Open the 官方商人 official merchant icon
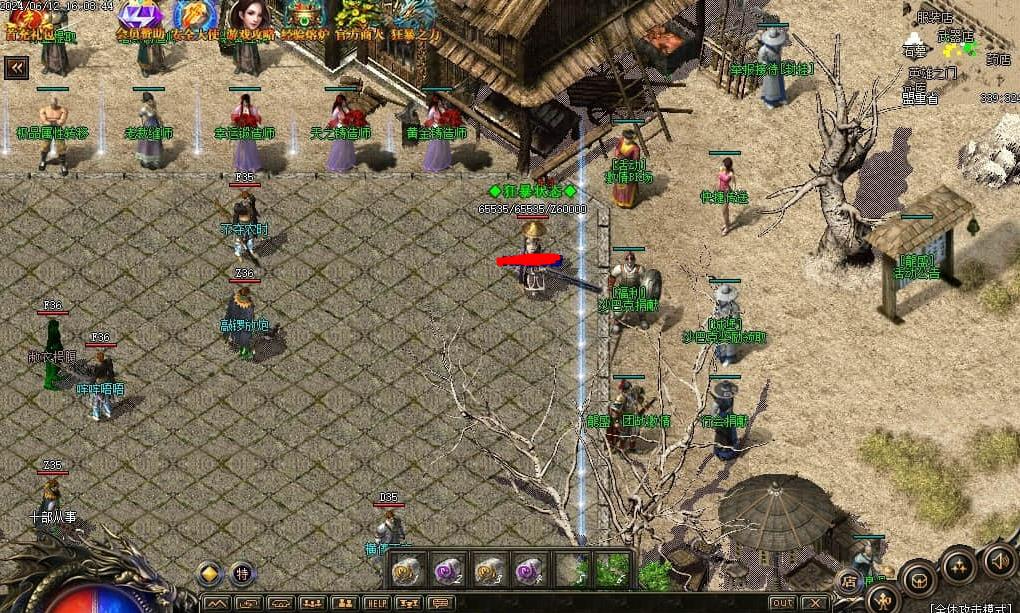1020x613 pixels. [358, 18]
